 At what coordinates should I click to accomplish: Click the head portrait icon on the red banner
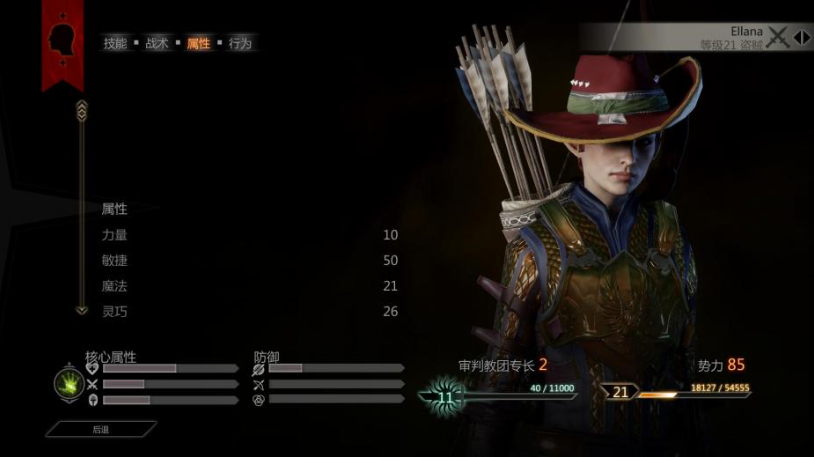click(62, 39)
